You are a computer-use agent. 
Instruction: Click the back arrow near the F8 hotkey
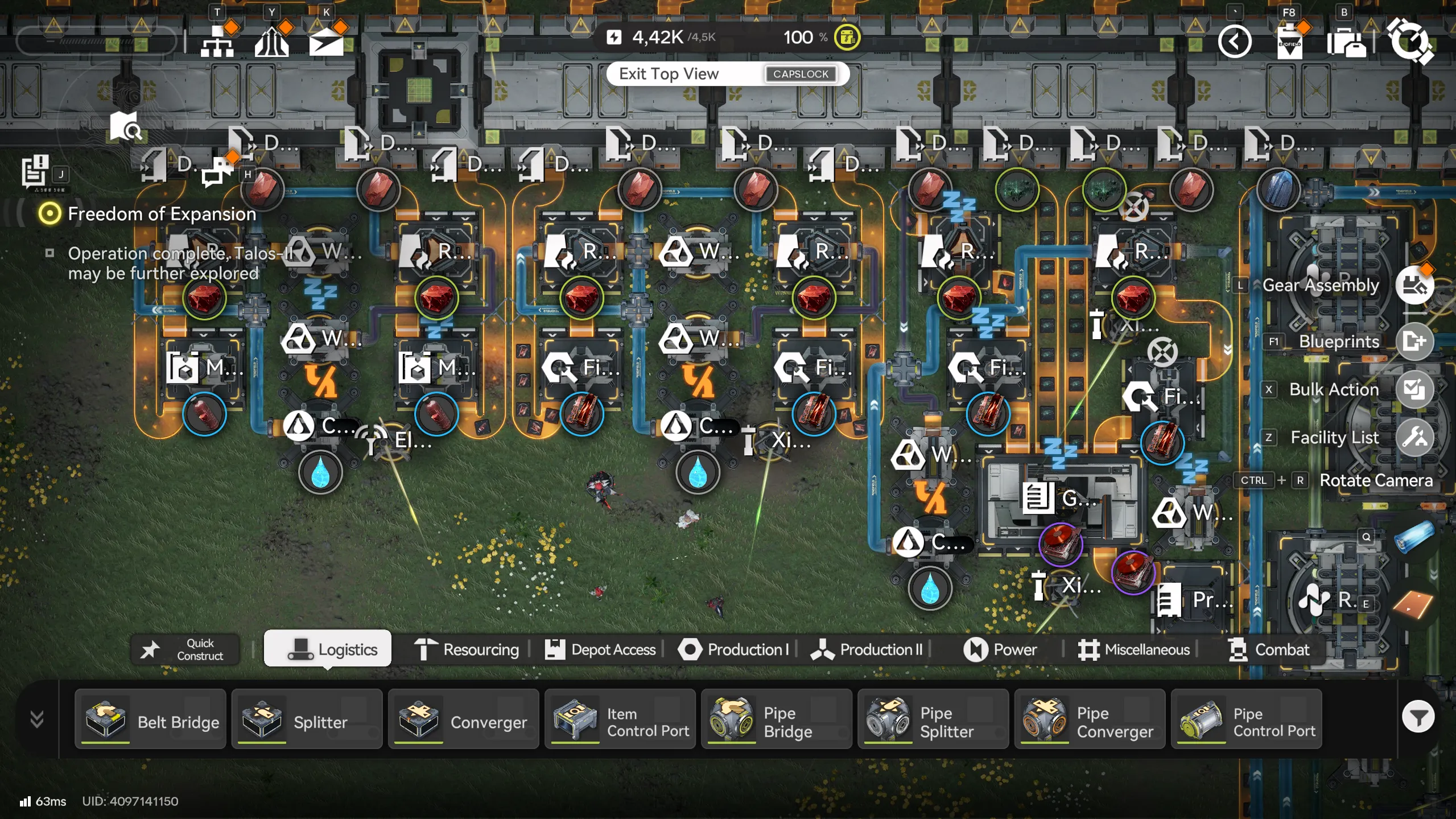[x=1235, y=42]
